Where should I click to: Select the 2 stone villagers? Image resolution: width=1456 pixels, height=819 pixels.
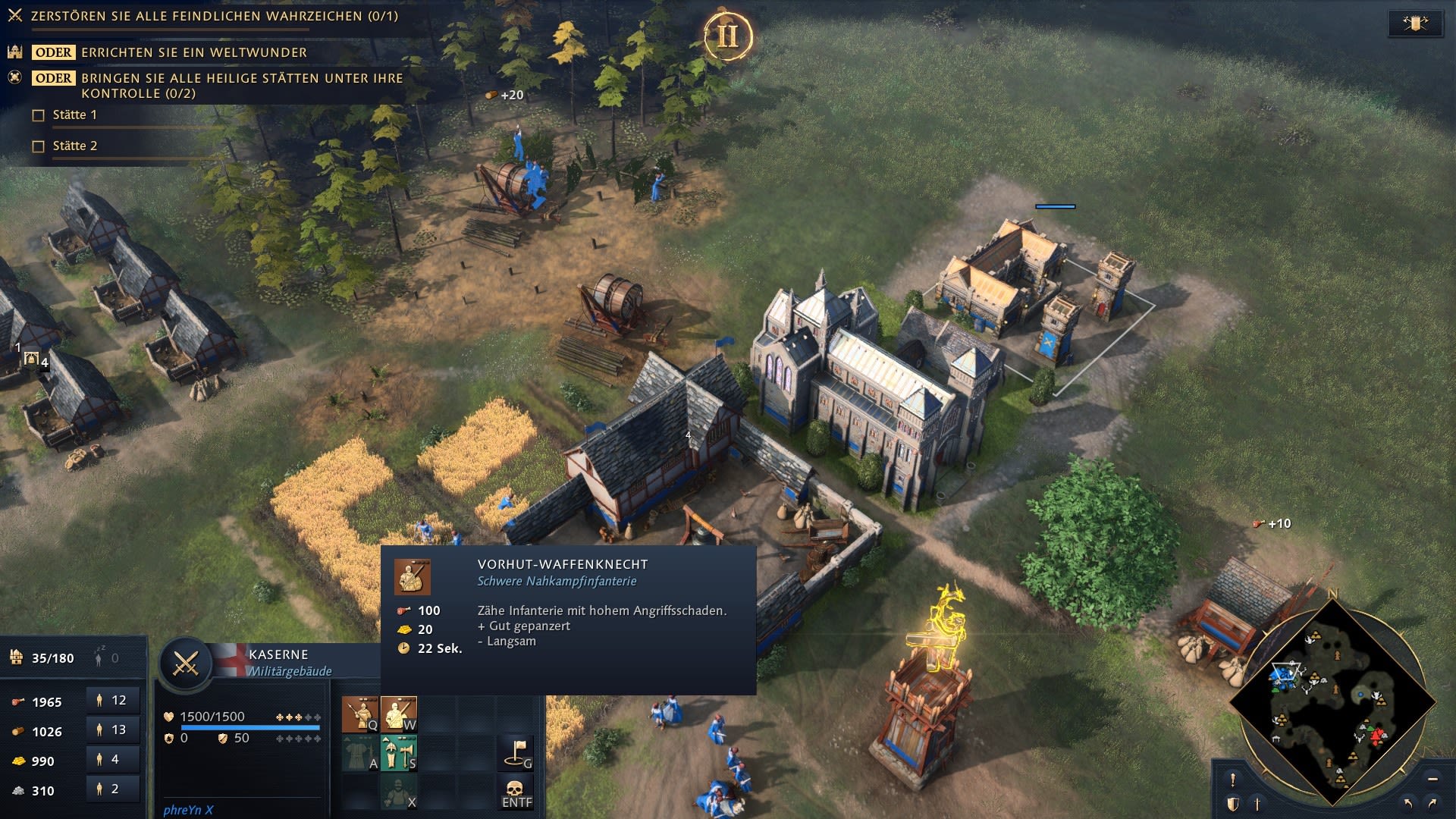pyautogui.click(x=112, y=789)
